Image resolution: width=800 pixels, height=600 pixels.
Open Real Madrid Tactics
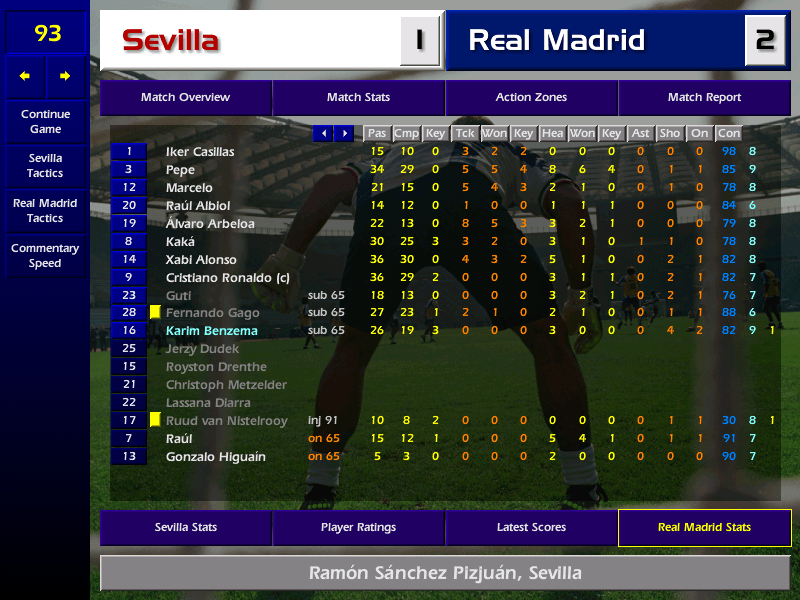45,210
